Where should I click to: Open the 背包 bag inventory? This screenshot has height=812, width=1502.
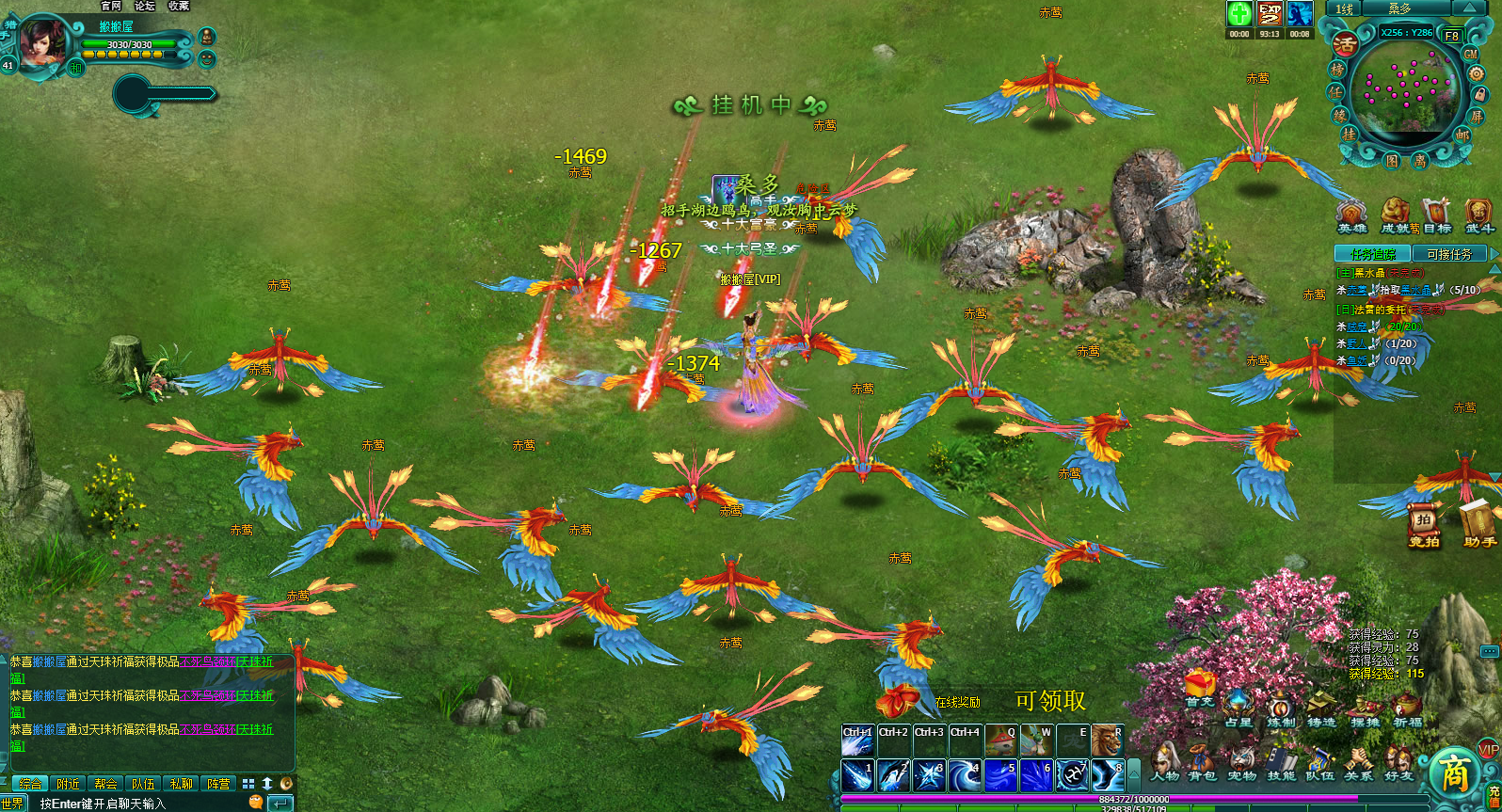pyautogui.click(x=1202, y=762)
